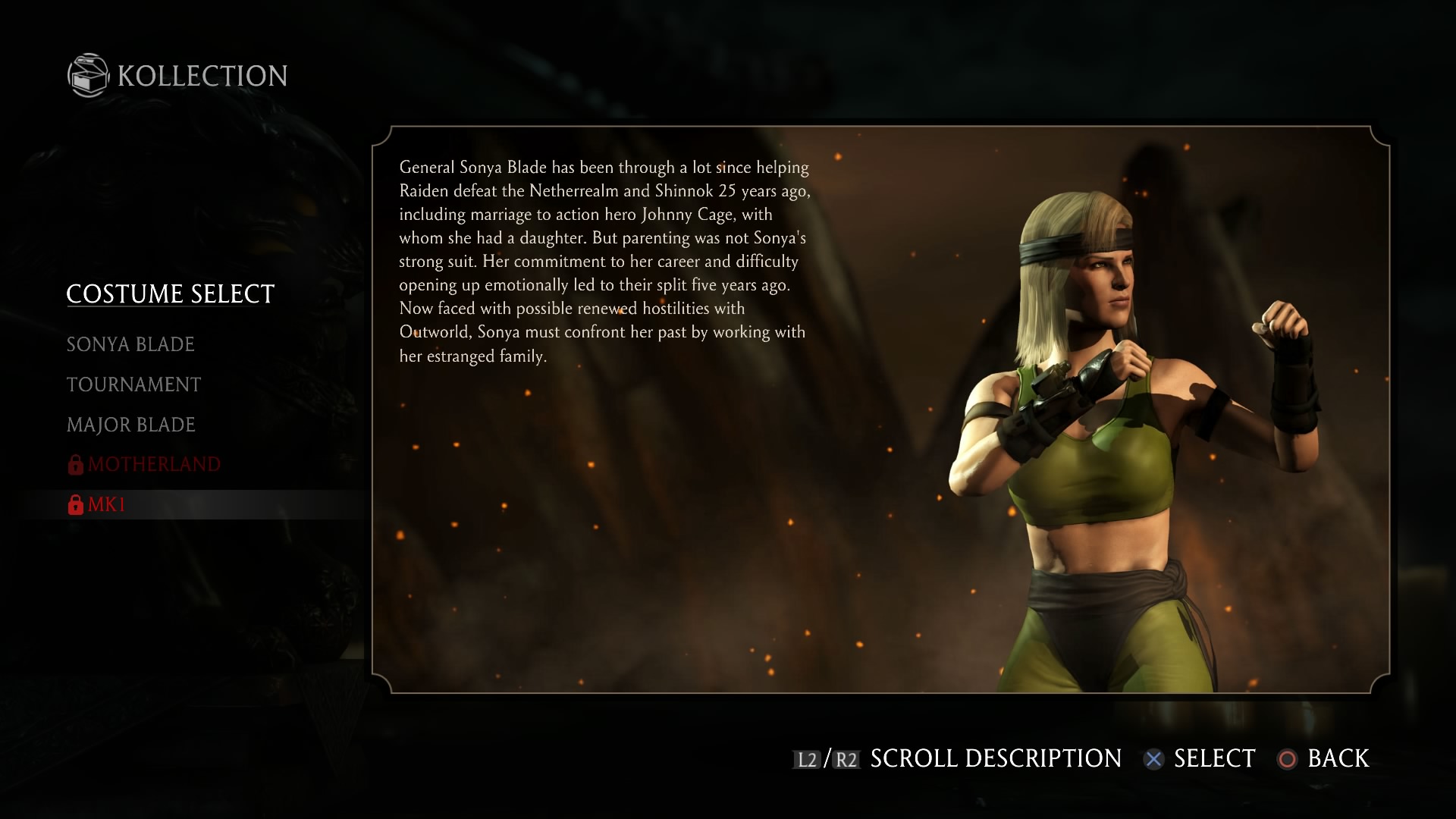Viewport: 1456px width, 819px height.
Task: Click the COSTUME SELECT header
Action: click(170, 293)
